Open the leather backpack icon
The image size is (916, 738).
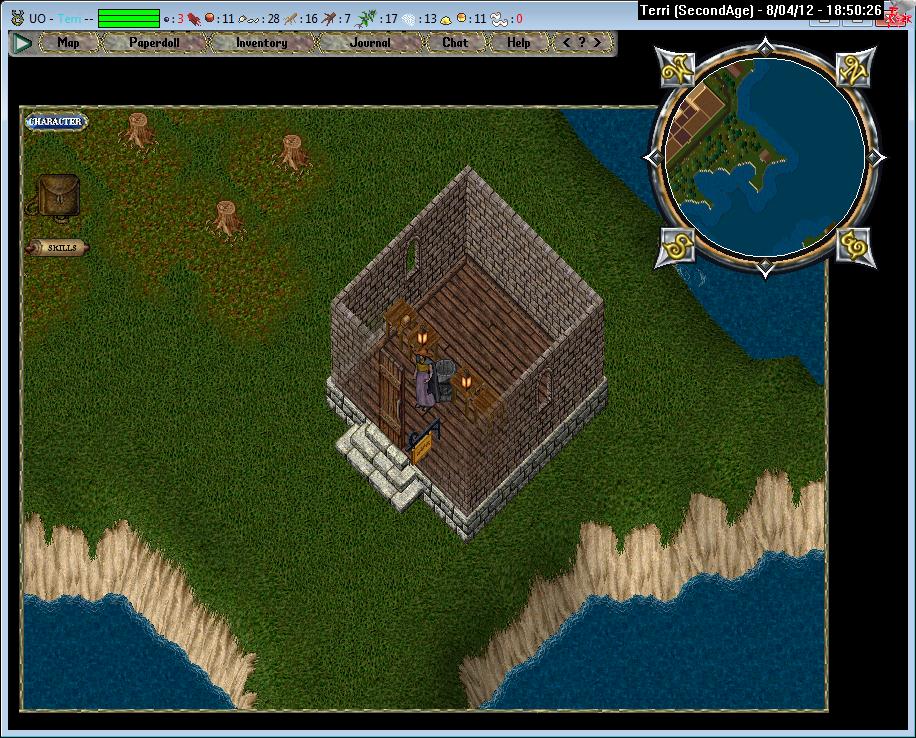click(x=58, y=195)
